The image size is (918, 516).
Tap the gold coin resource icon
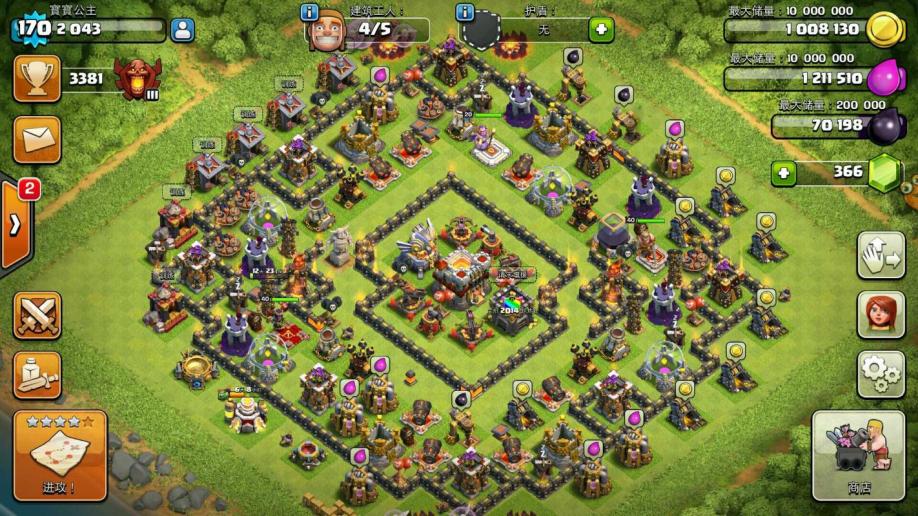[x=885, y=29]
